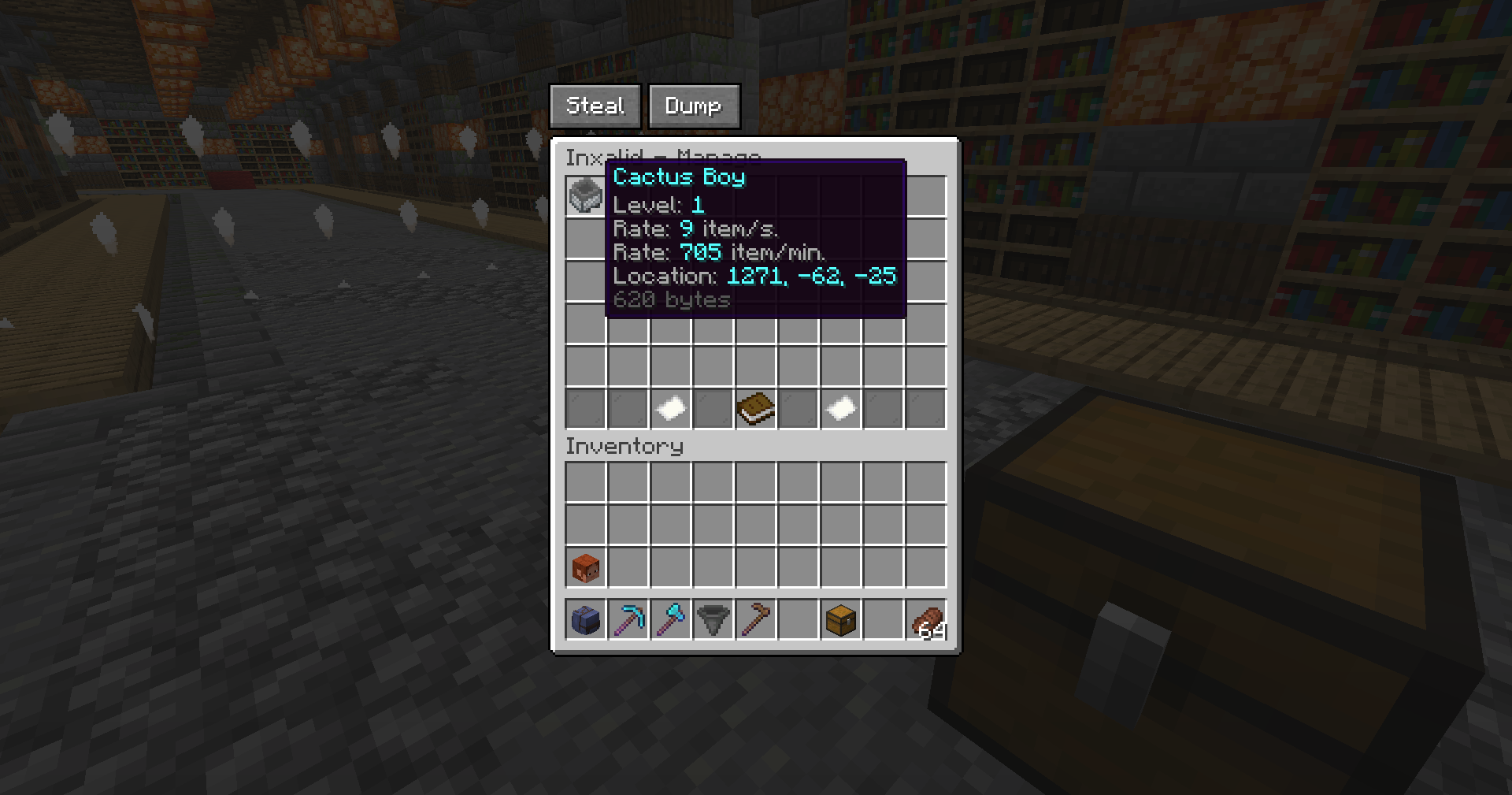This screenshot has width=1512, height=795.
Task: Select the stack of 64 logs
Action: click(926, 621)
